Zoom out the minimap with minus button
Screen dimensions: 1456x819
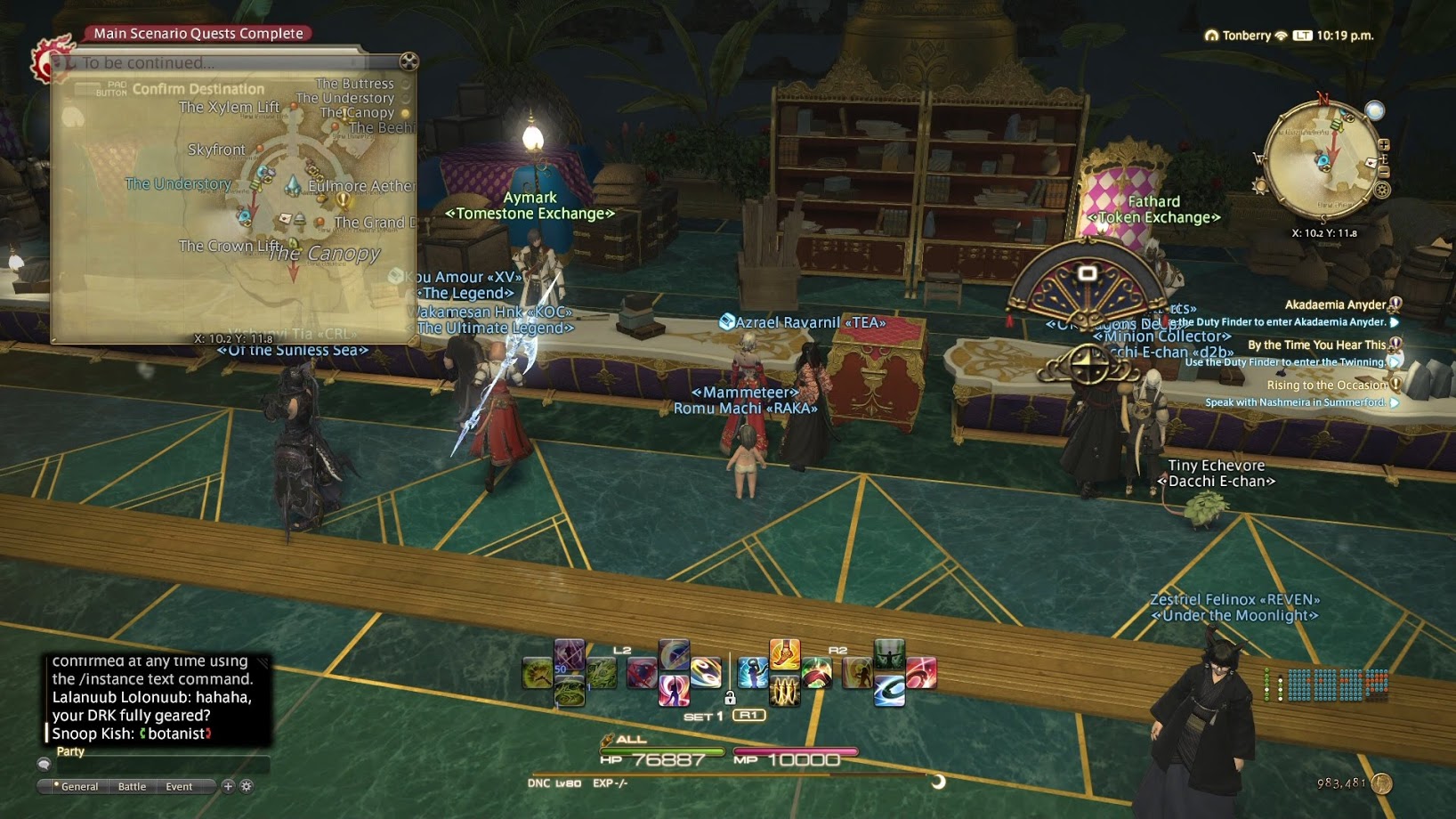tap(1383, 172)
